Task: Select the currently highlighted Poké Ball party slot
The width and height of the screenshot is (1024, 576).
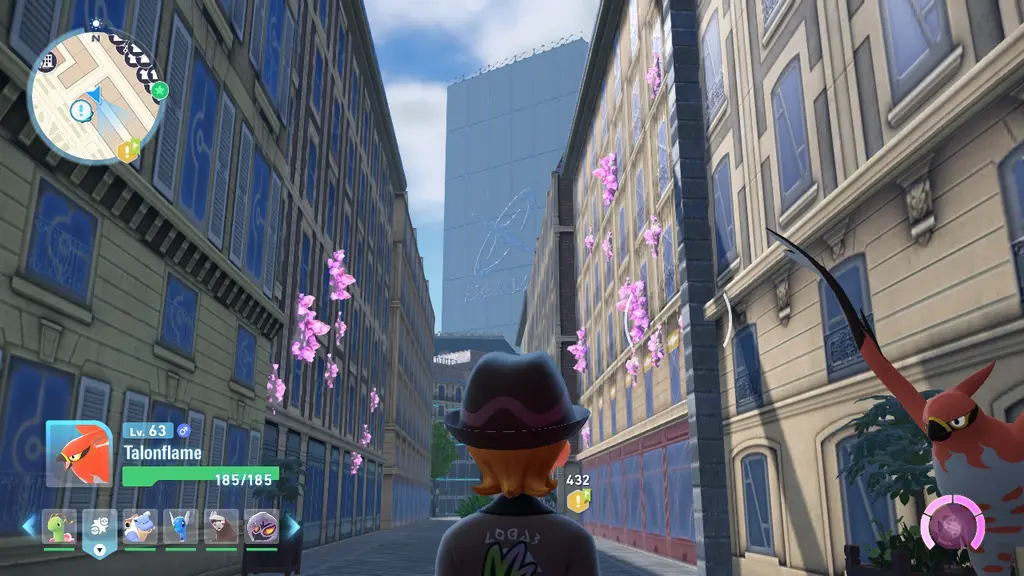Action: tap(100, 526)
